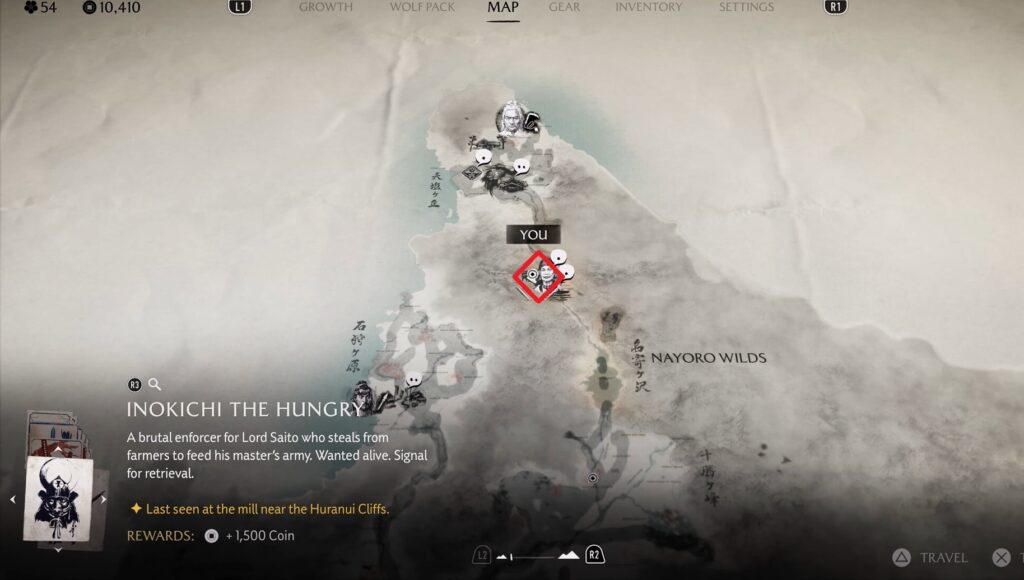Open the Wolf Pack tab
Image resolution: width=1024 pixels, height=580 pixels.
coord(421,7)
